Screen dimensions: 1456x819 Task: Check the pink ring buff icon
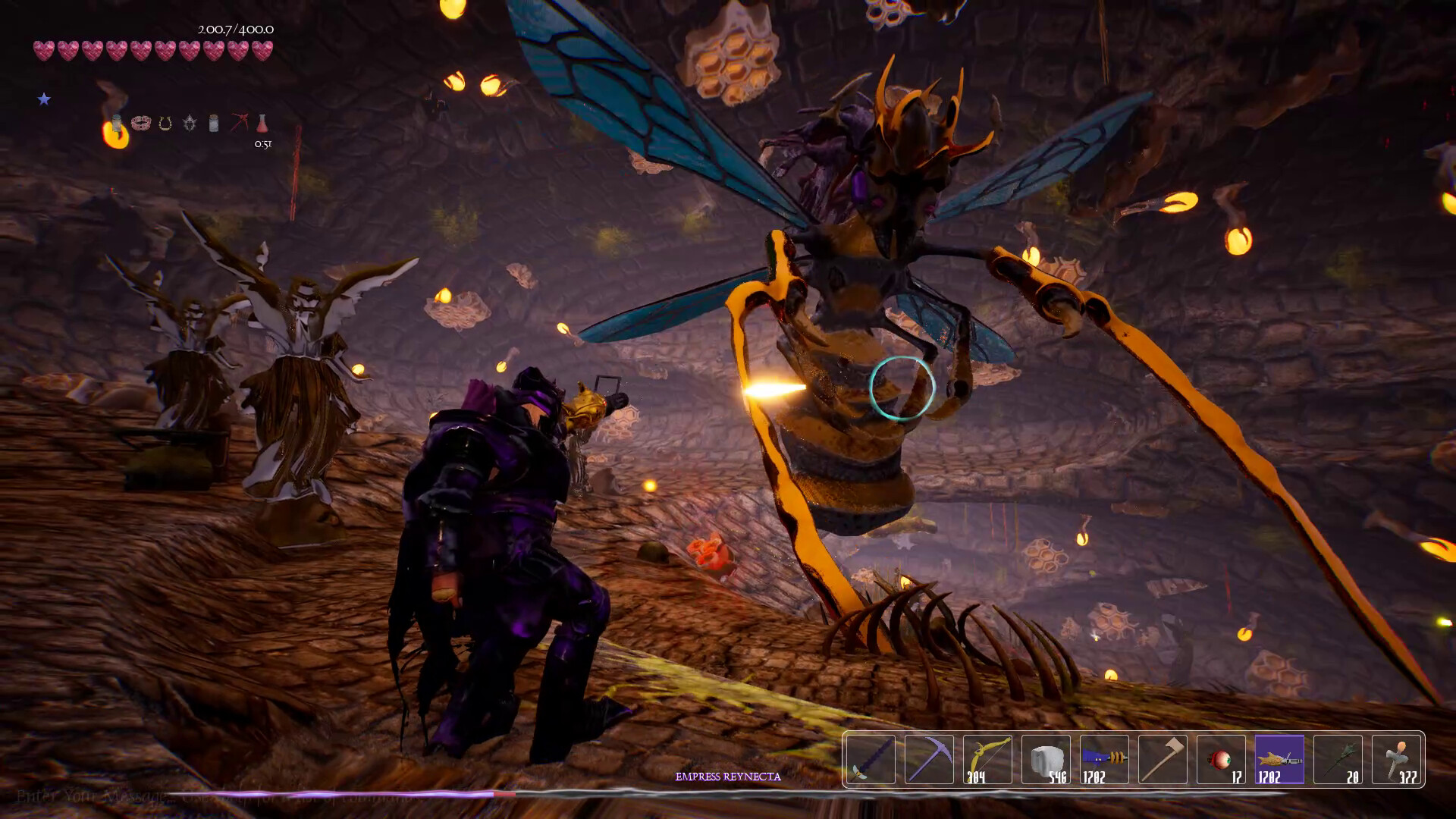coord(140,123)
